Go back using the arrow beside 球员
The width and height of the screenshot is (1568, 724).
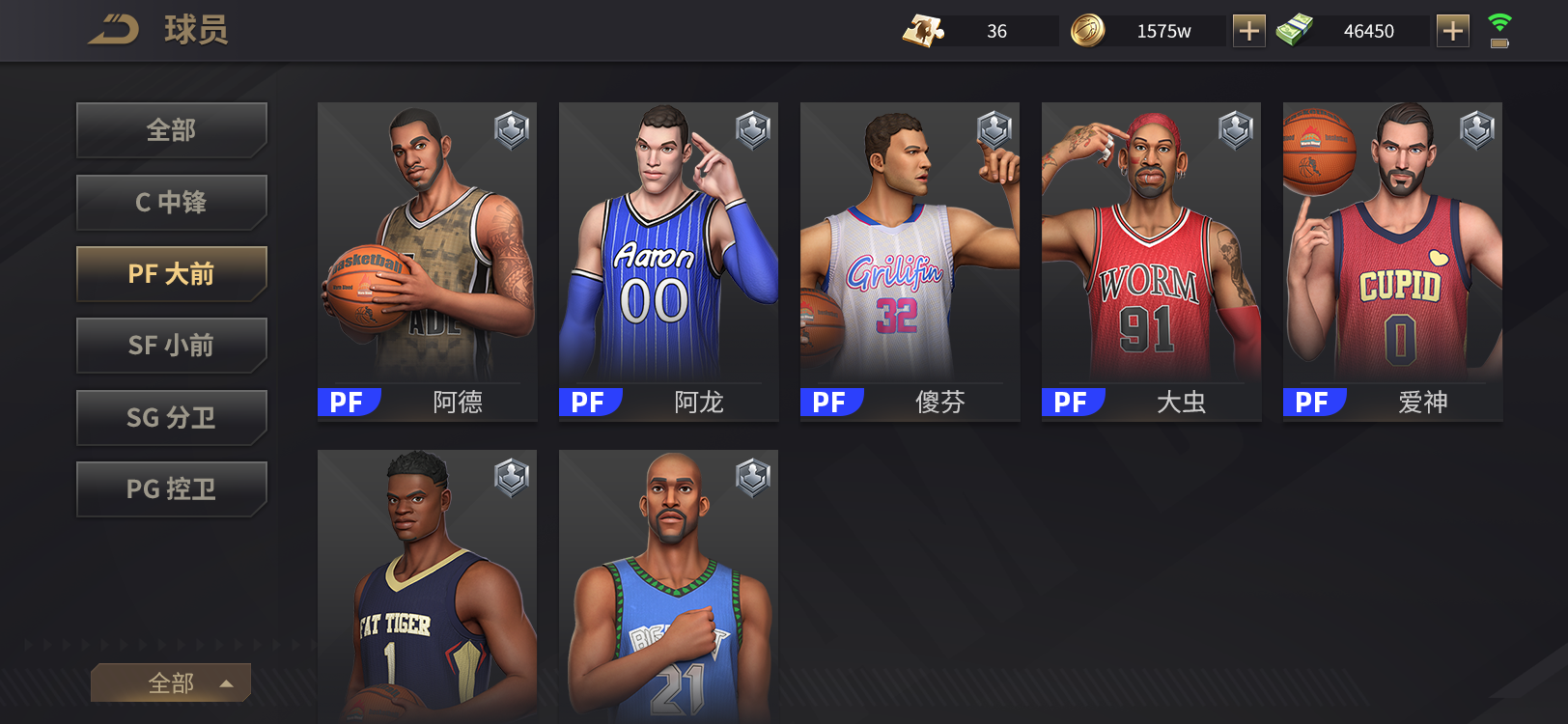pos(114,30)
